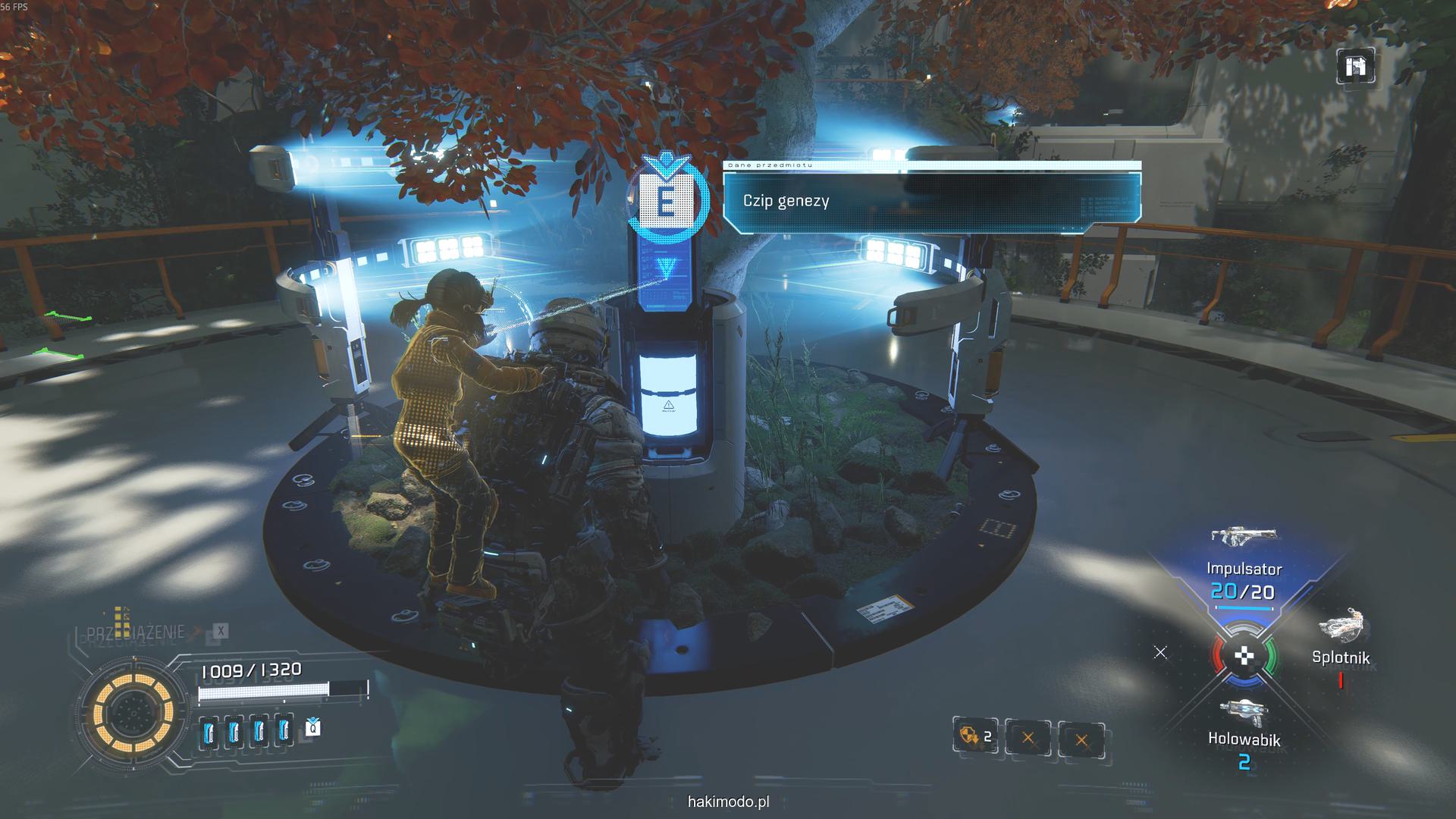
Task: Use the orange shield consumable slot
Action: [974, 736]
